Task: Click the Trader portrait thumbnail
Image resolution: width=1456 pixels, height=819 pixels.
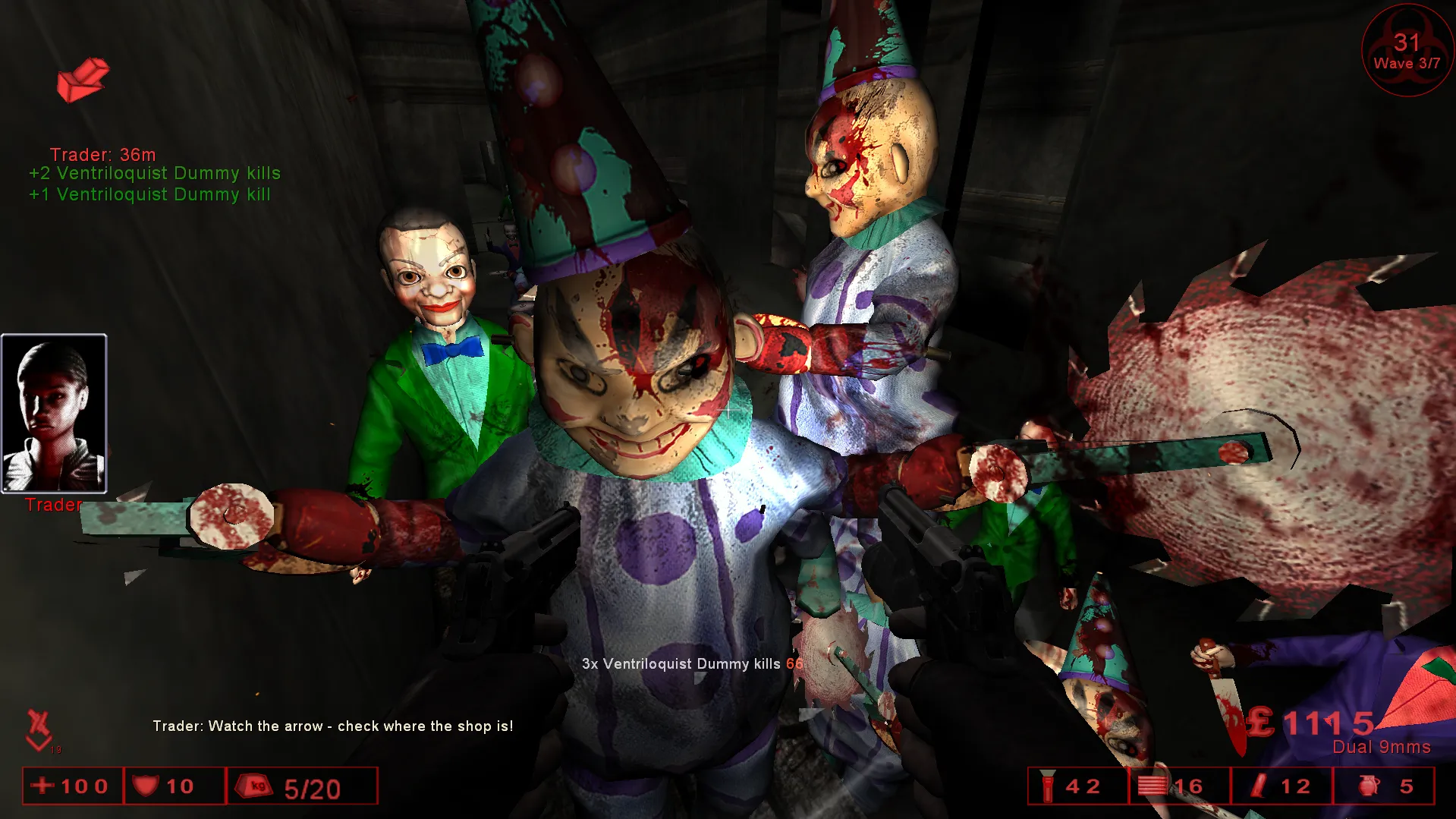Action: pos(54,414)
